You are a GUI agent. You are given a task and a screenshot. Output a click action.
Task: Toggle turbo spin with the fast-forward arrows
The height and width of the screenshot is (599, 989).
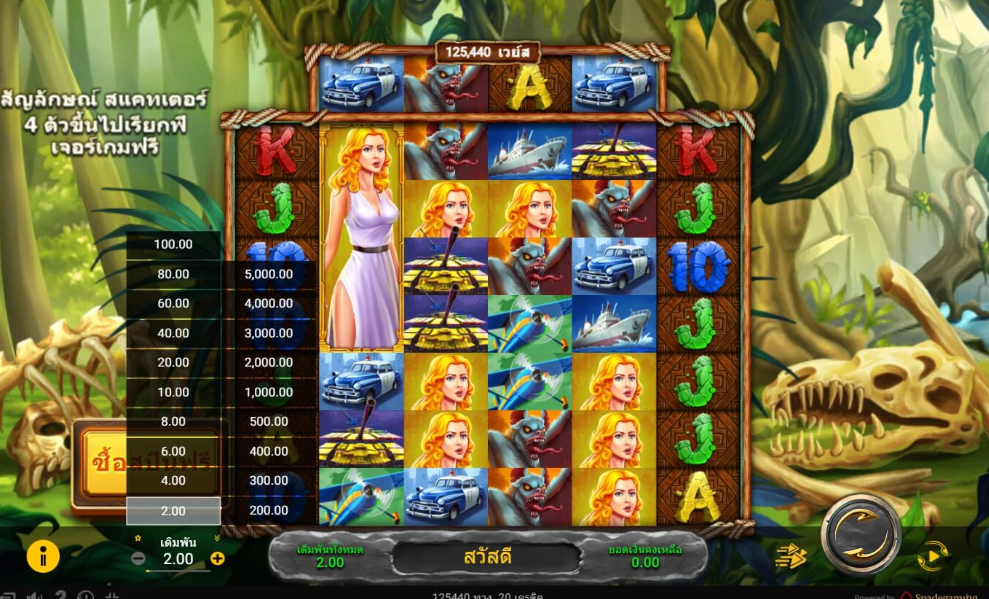pos(791,556)
